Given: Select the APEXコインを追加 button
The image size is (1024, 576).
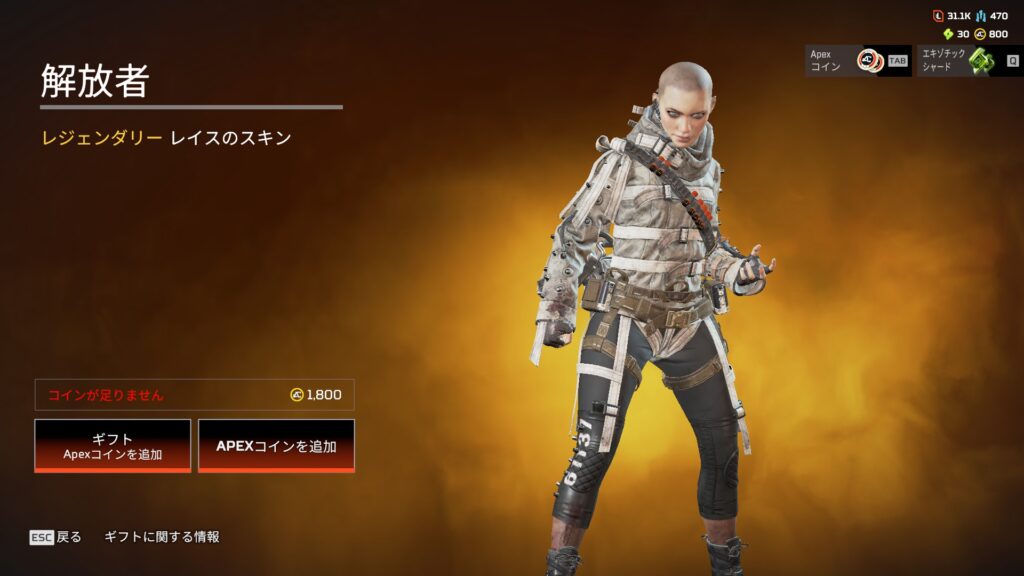Looking at the screenshot, I should click(276, 445).
